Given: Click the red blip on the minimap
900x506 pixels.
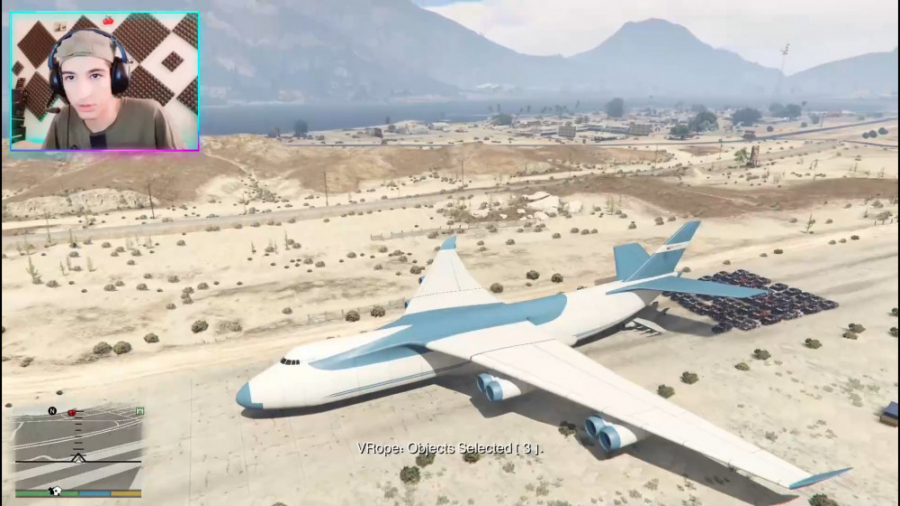Looking at the screenshot, I should [x=71, y=412].
